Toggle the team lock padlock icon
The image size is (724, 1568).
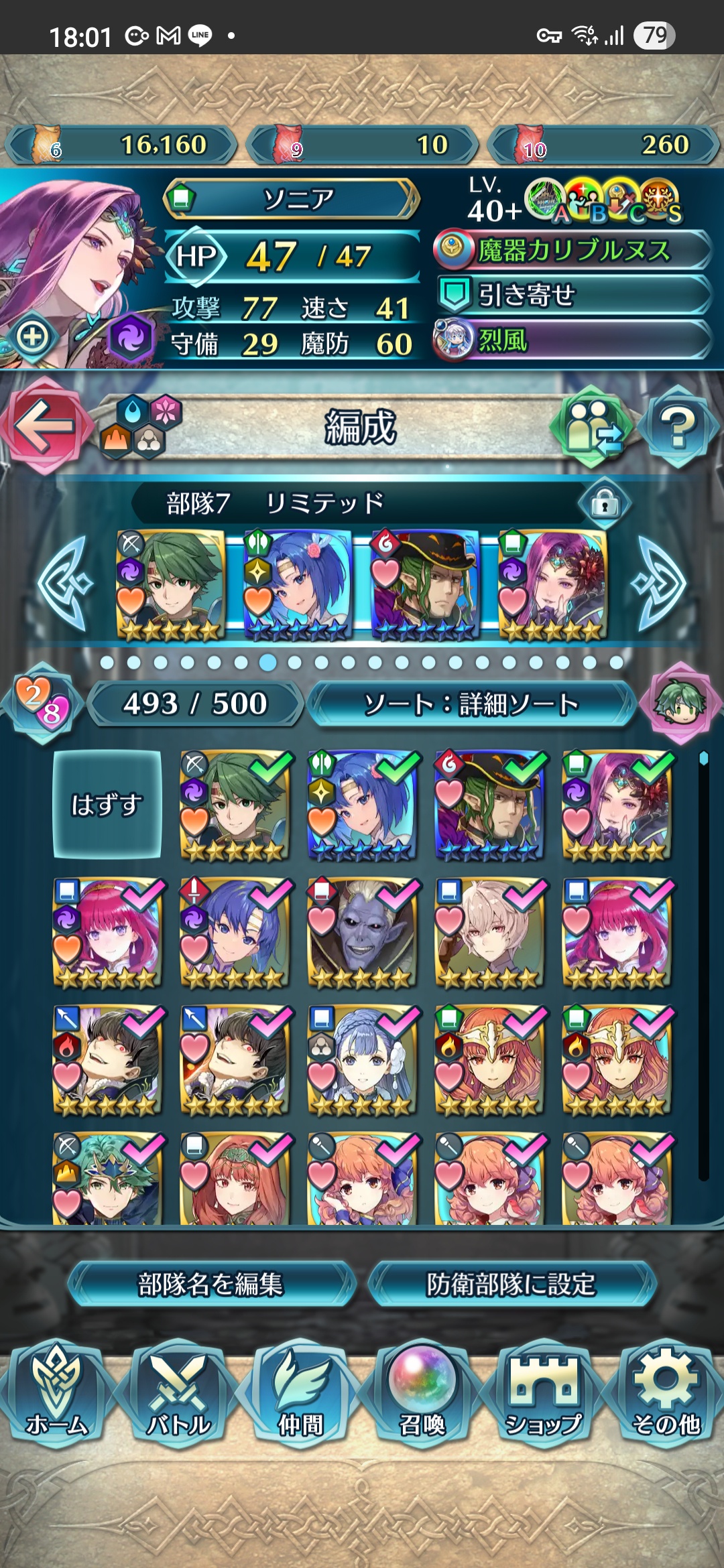(605, 503)
